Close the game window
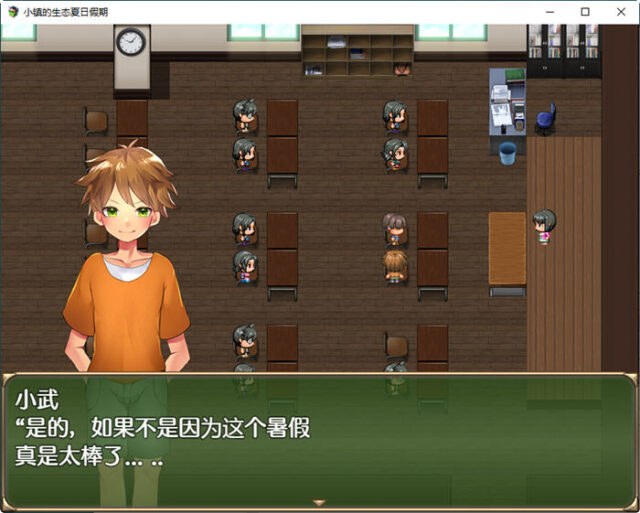This screenshot has height=513, width=640. pos(621,11)
